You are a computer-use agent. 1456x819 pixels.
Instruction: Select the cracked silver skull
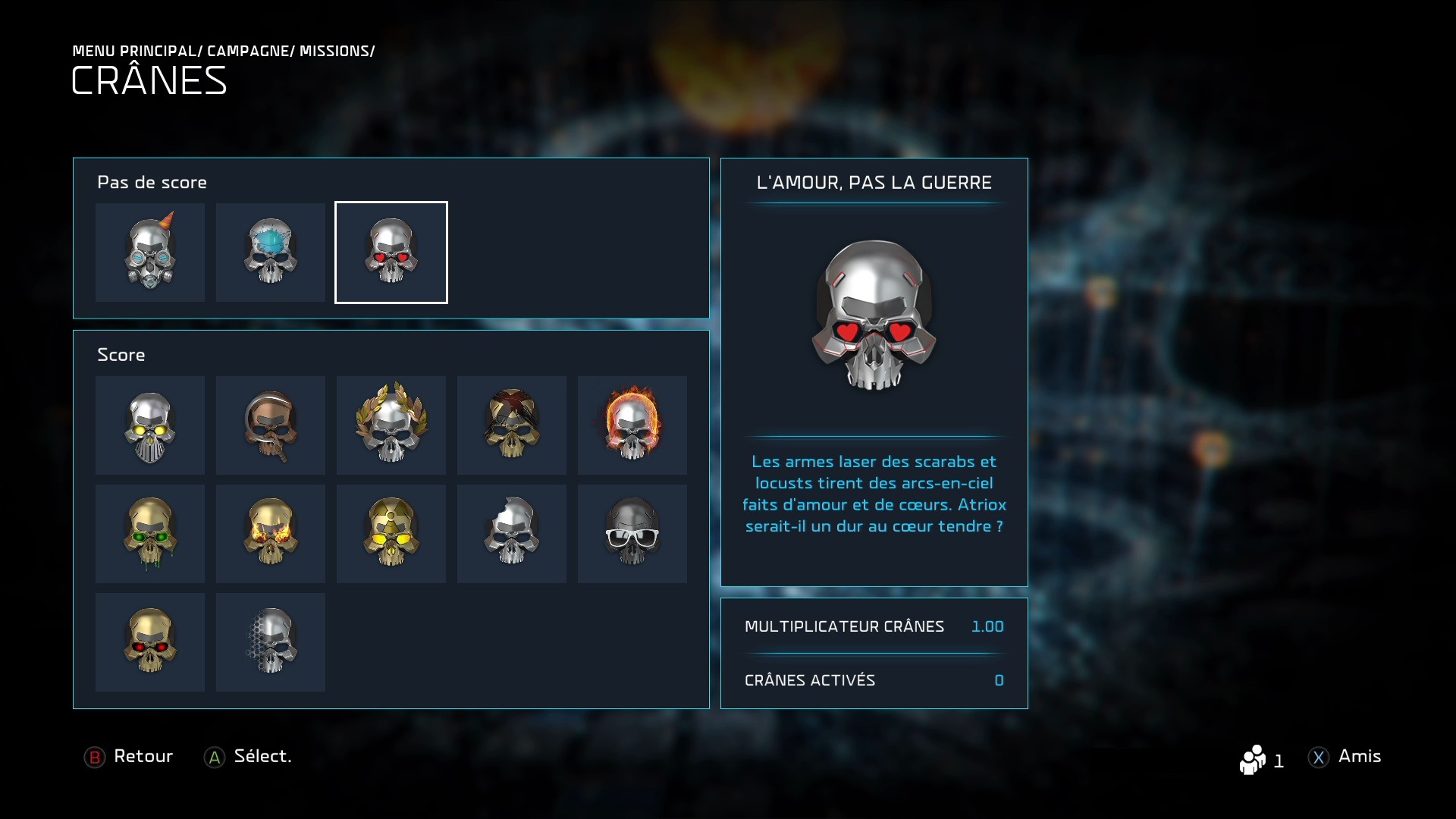(512, 534)
